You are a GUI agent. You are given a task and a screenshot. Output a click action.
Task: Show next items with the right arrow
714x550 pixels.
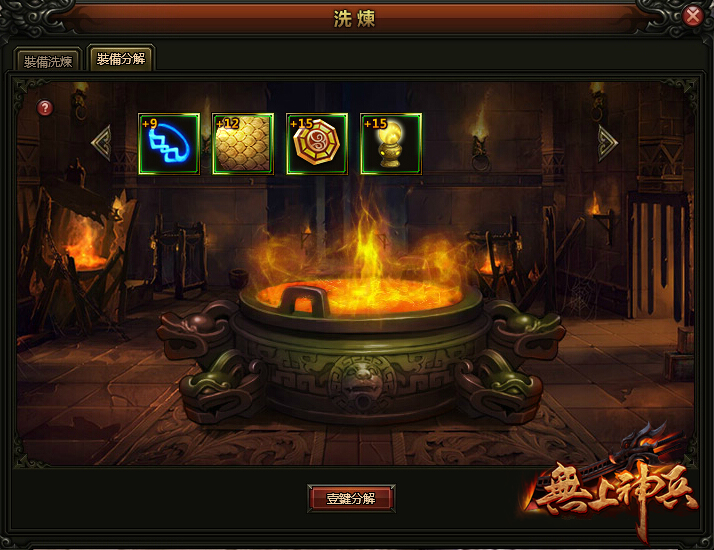tap(607, 143)
